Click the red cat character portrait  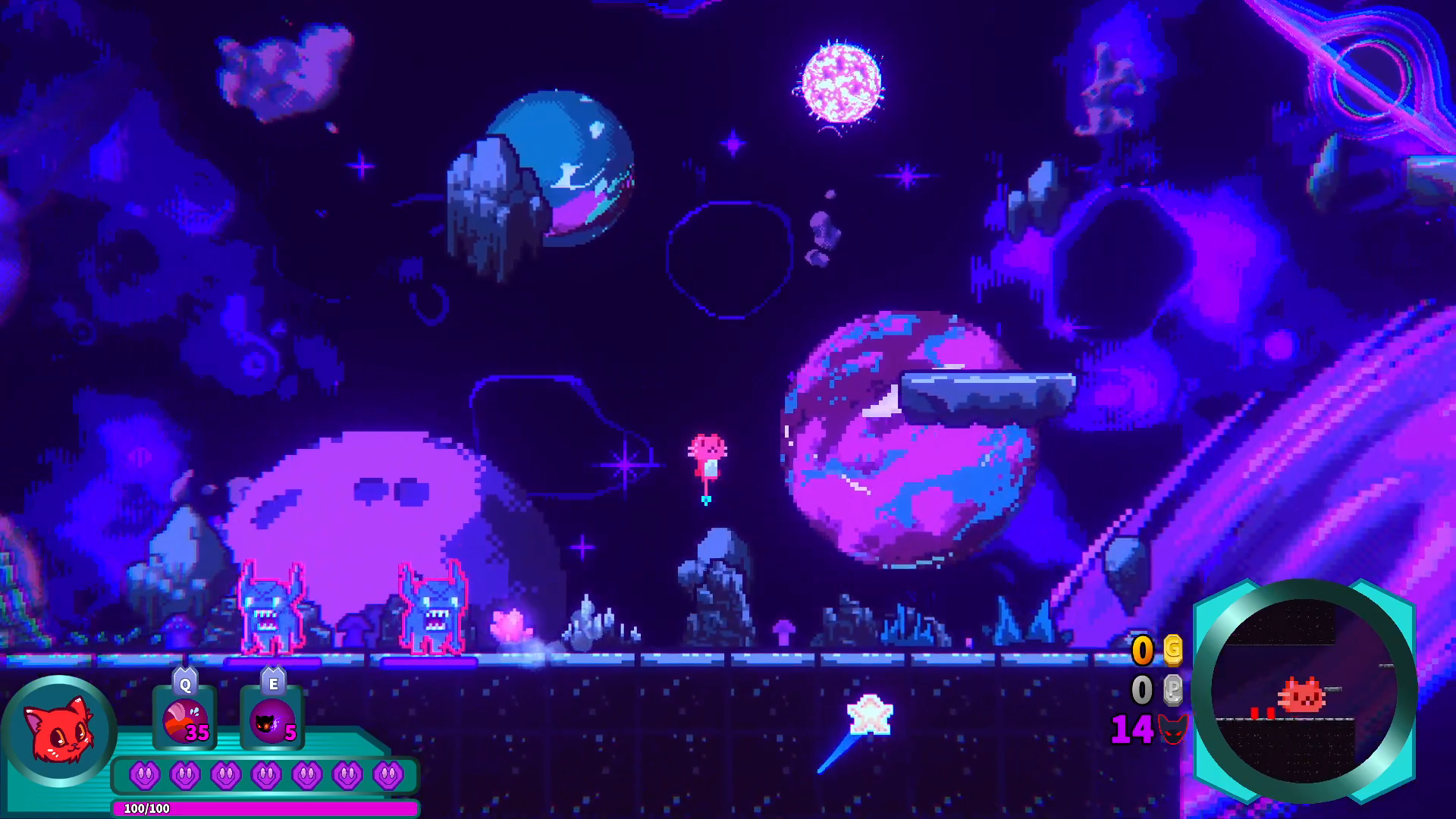[59, 731]
